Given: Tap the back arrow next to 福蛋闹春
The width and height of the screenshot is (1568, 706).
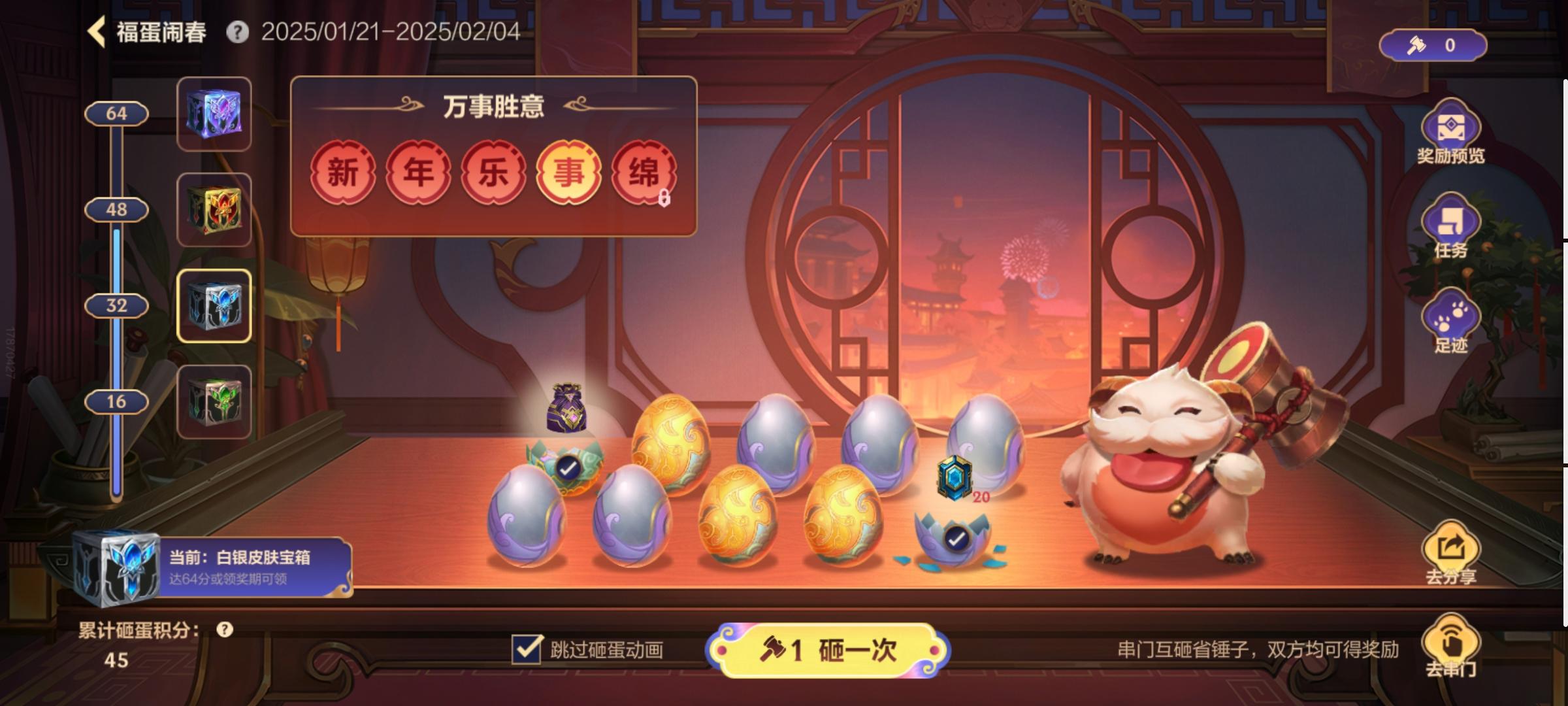Looking at the screenshot, I should (95, 31).
